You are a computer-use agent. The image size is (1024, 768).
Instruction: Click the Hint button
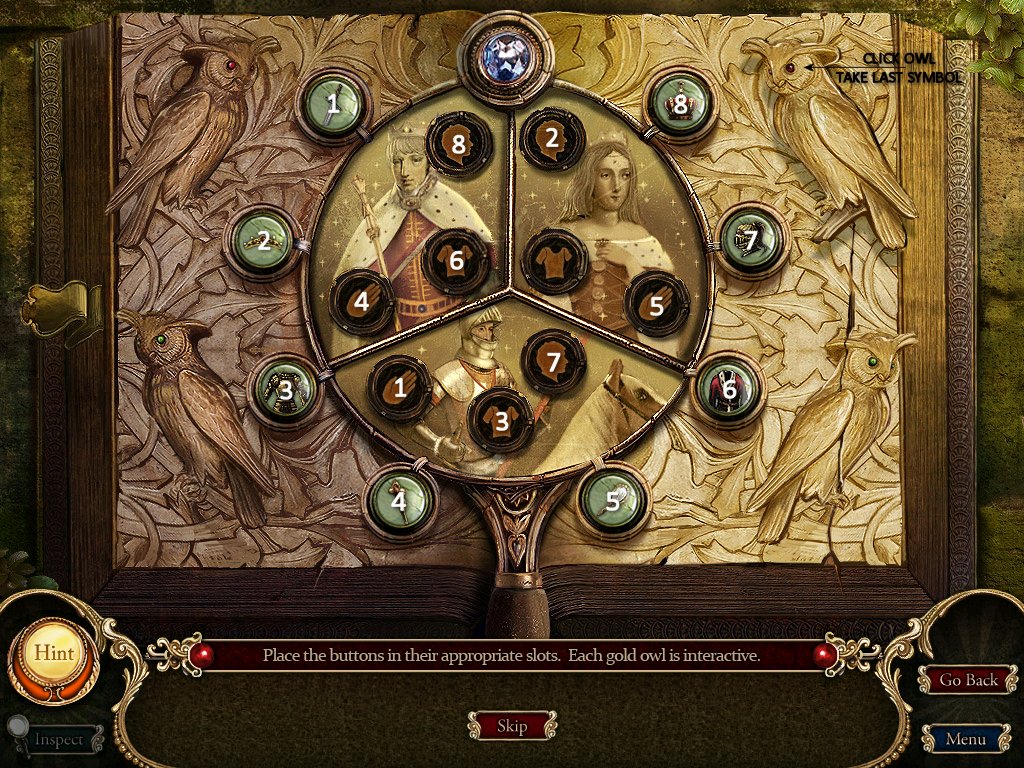point(54,653)
